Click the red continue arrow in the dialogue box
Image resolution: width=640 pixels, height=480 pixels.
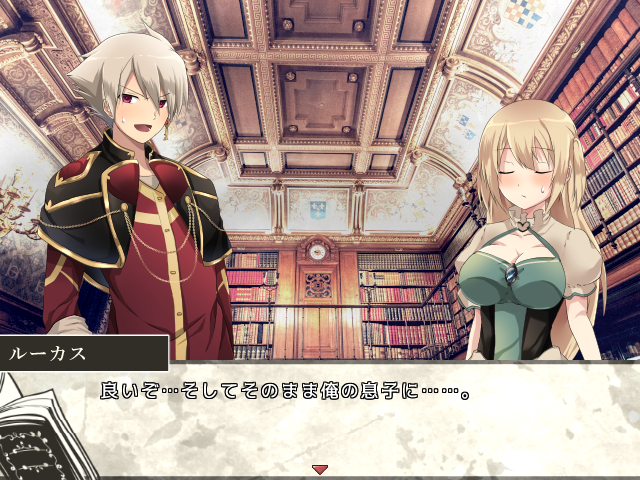pos(320,468)
